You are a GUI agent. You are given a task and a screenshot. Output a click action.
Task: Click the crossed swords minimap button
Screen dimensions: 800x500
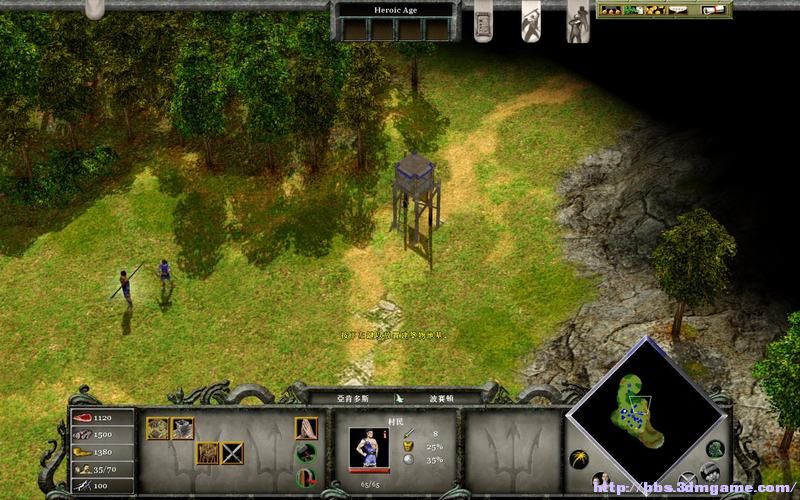689,479
